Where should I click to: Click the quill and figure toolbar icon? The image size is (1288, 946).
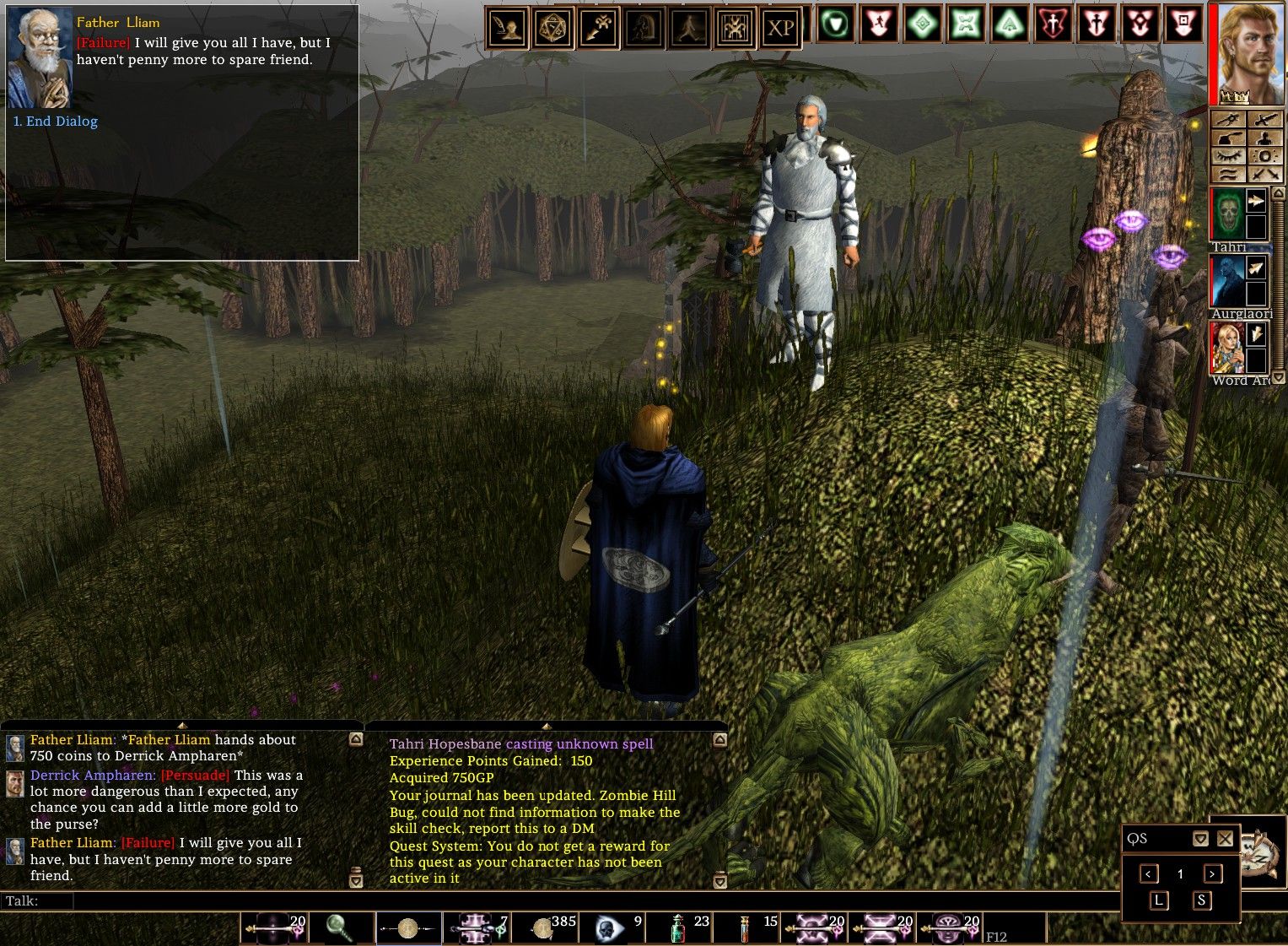[507, 29]
